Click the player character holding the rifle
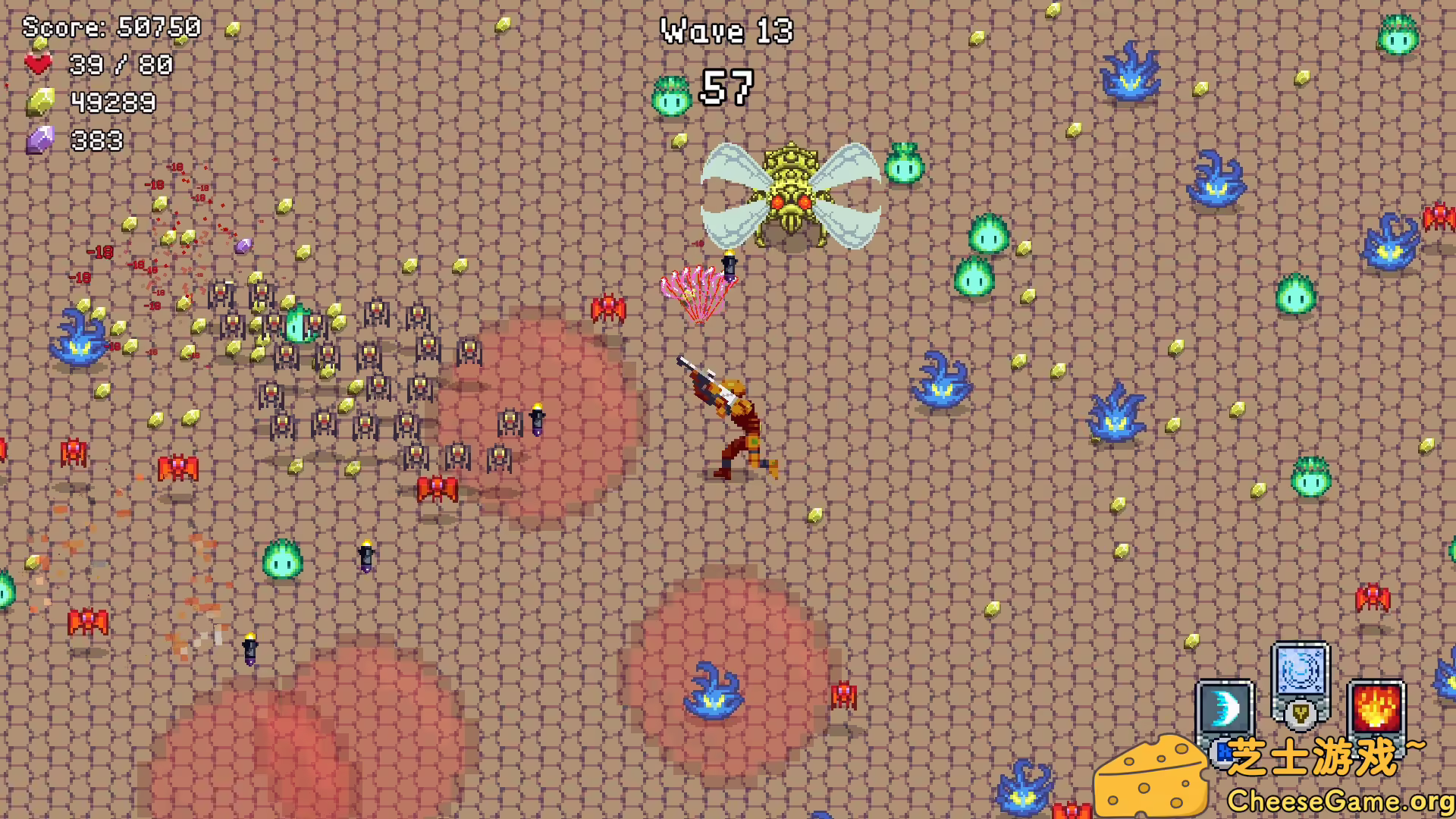1456x819 pixels. click(732, 417)
